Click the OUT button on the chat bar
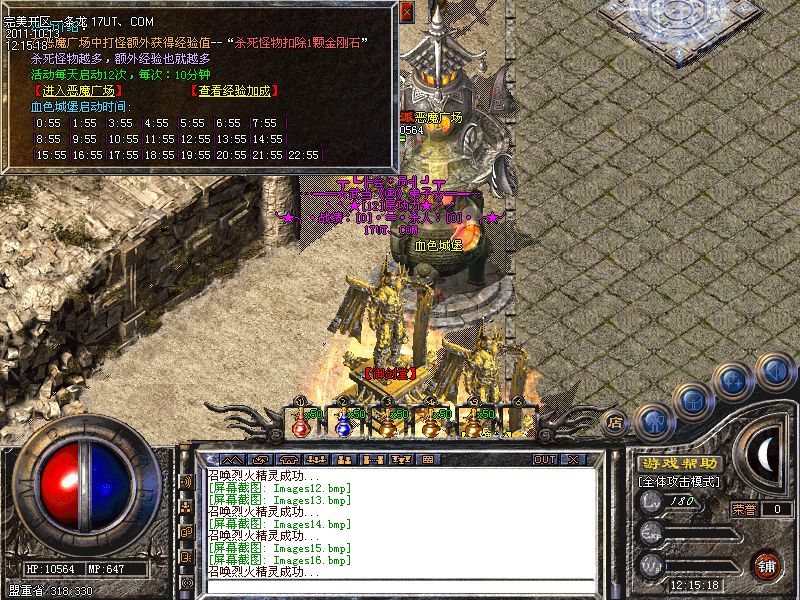The image size is (800, 600). pos(544,459)
